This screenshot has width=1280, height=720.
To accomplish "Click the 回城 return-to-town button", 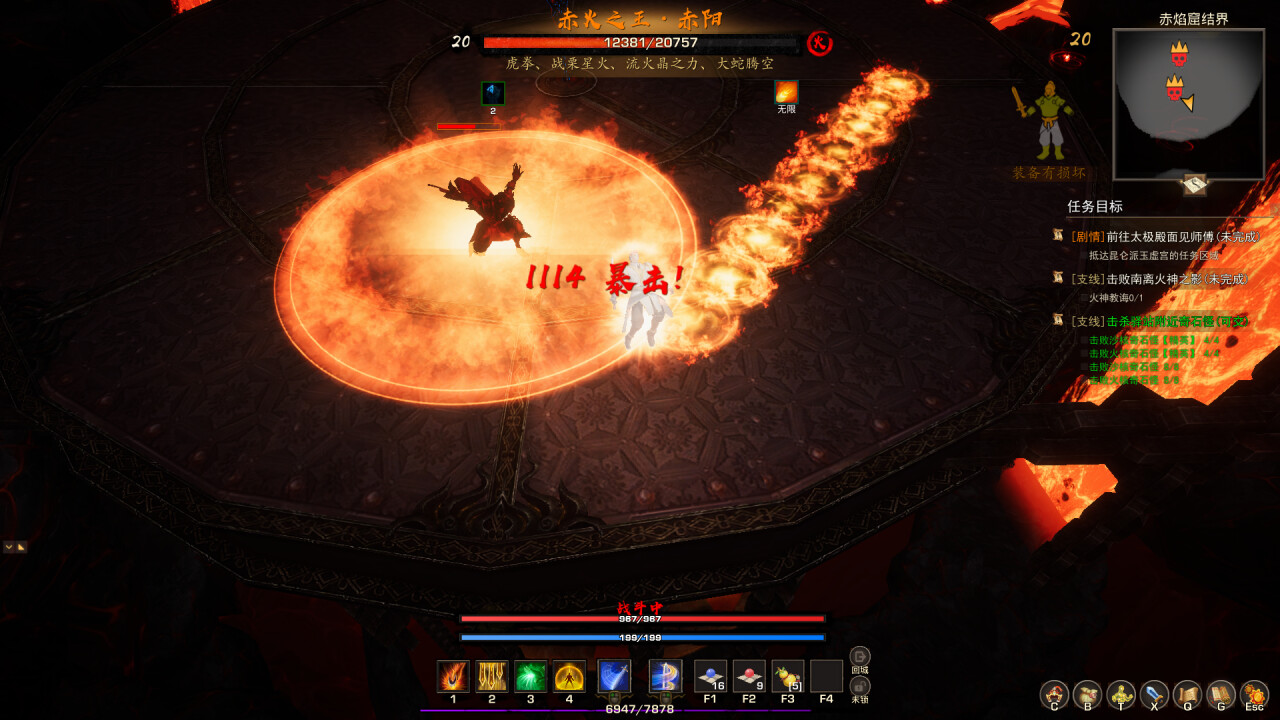I will (x=860, y=658).
